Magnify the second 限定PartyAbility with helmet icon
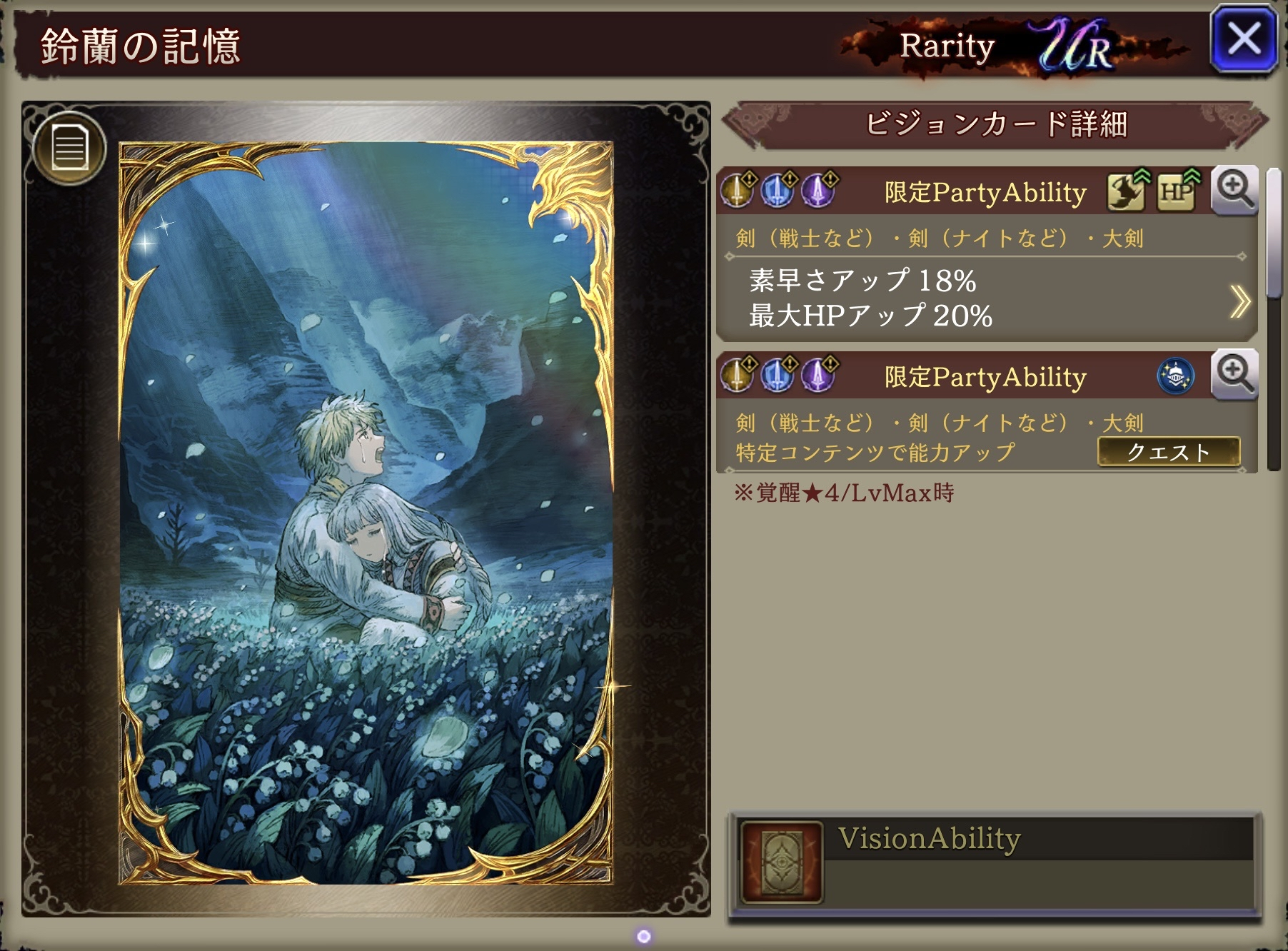The height and width of the screenshot is (951, 1288). (x=1234, y=375)
